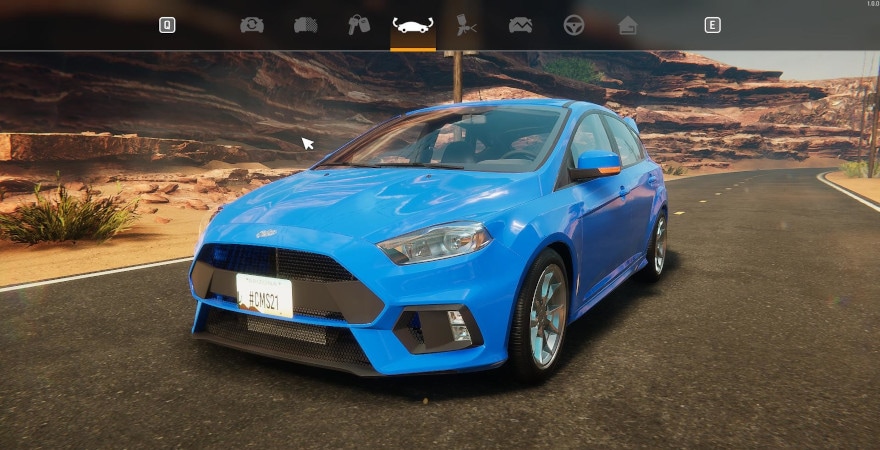Switch to the engine parts tab

[306, 25]
